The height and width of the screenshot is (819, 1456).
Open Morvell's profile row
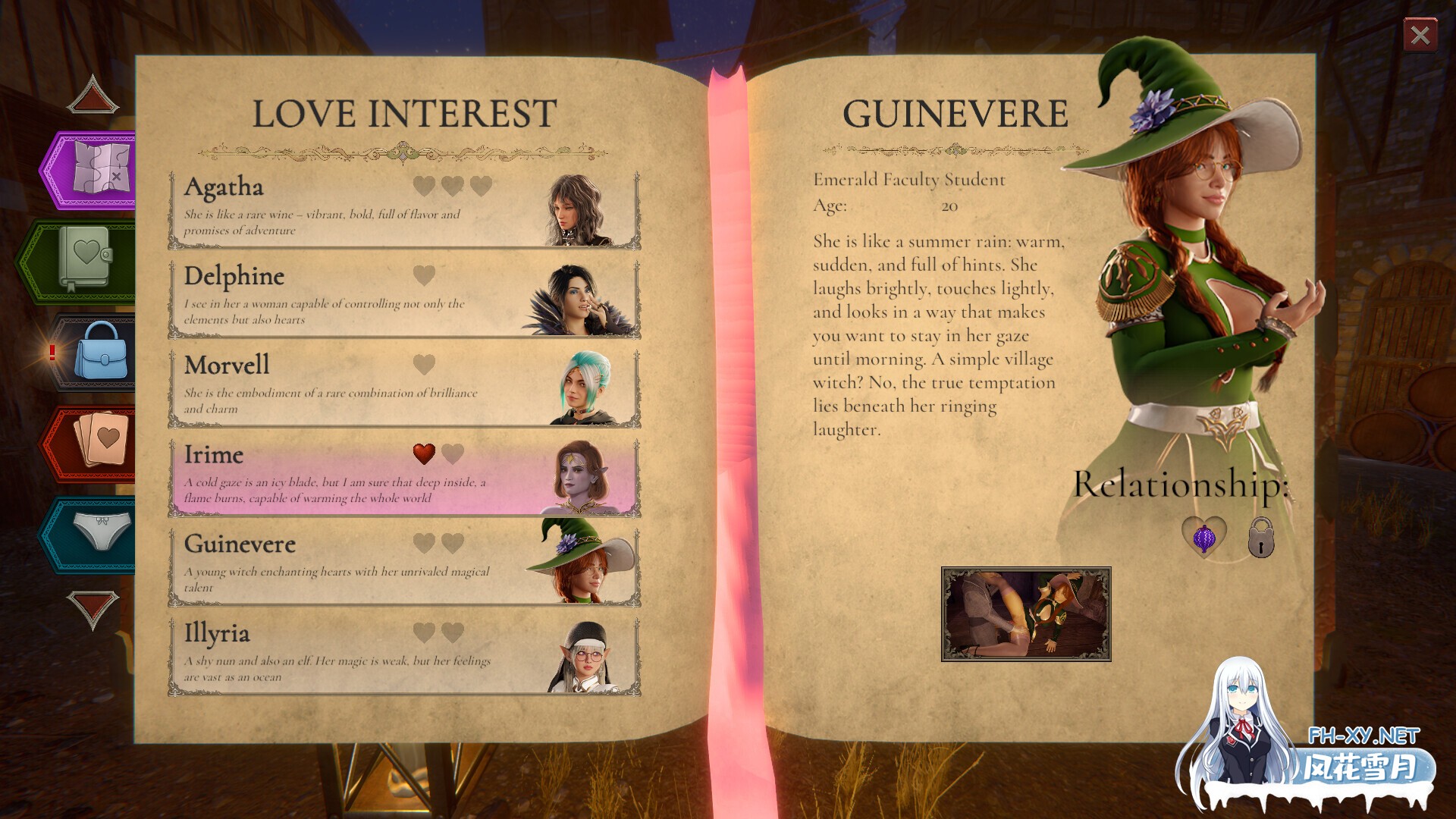pyautogui.click(x=403, y=388)
